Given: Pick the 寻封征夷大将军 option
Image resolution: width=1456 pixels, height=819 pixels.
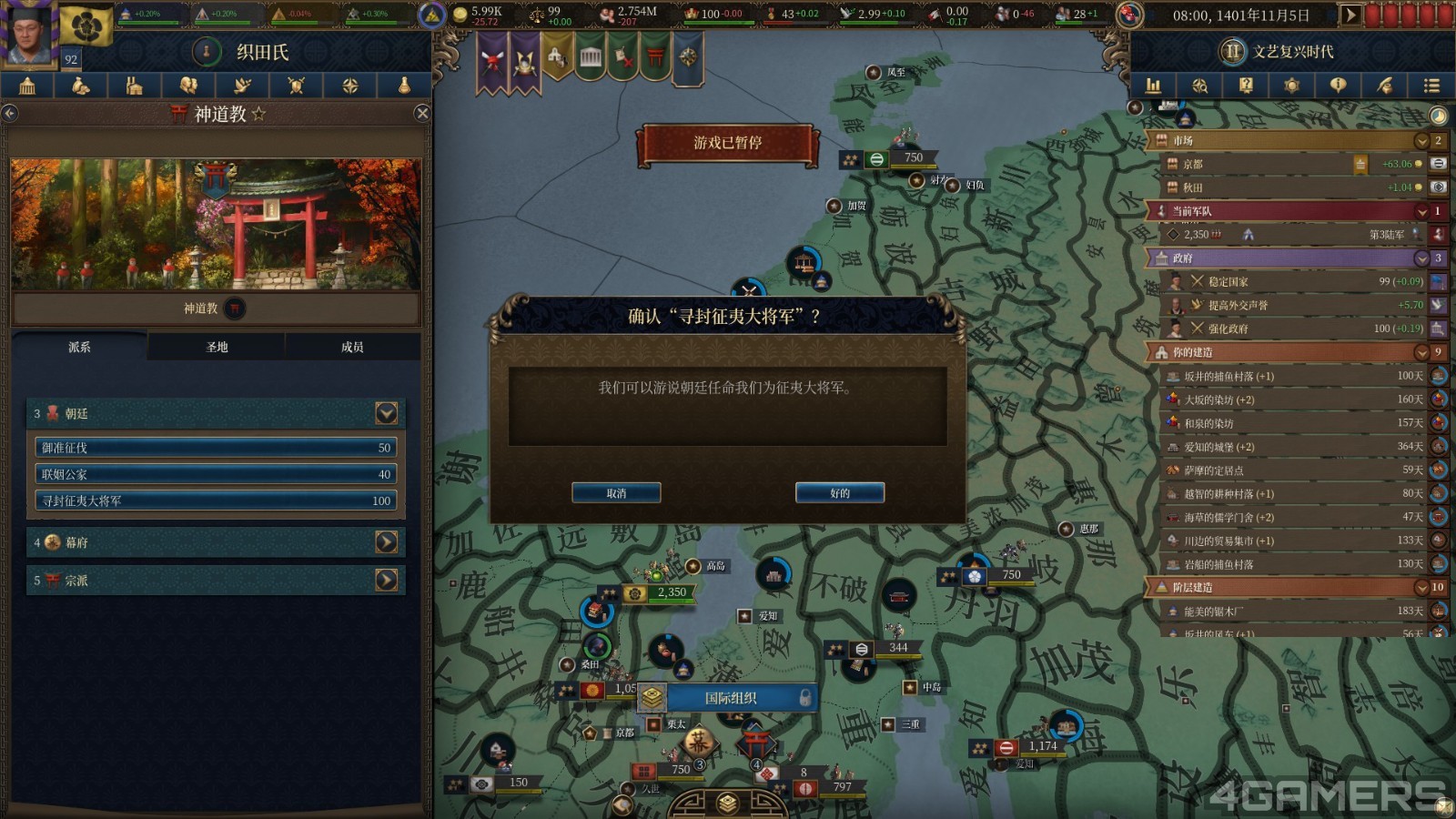Looking at the screenshot, I should click(216, 500).
